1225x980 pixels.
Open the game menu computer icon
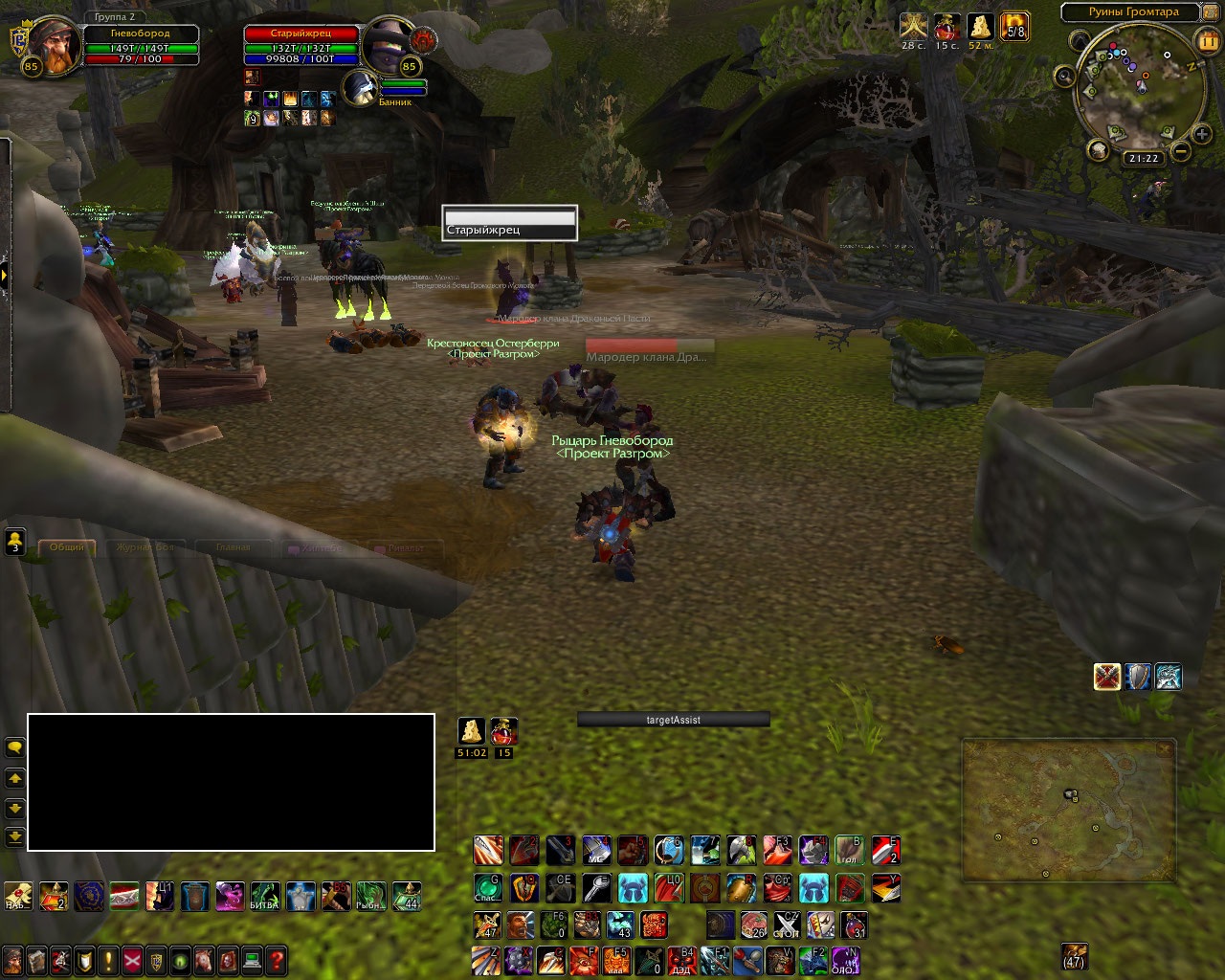pyautogui.click(x=252, y=960)
